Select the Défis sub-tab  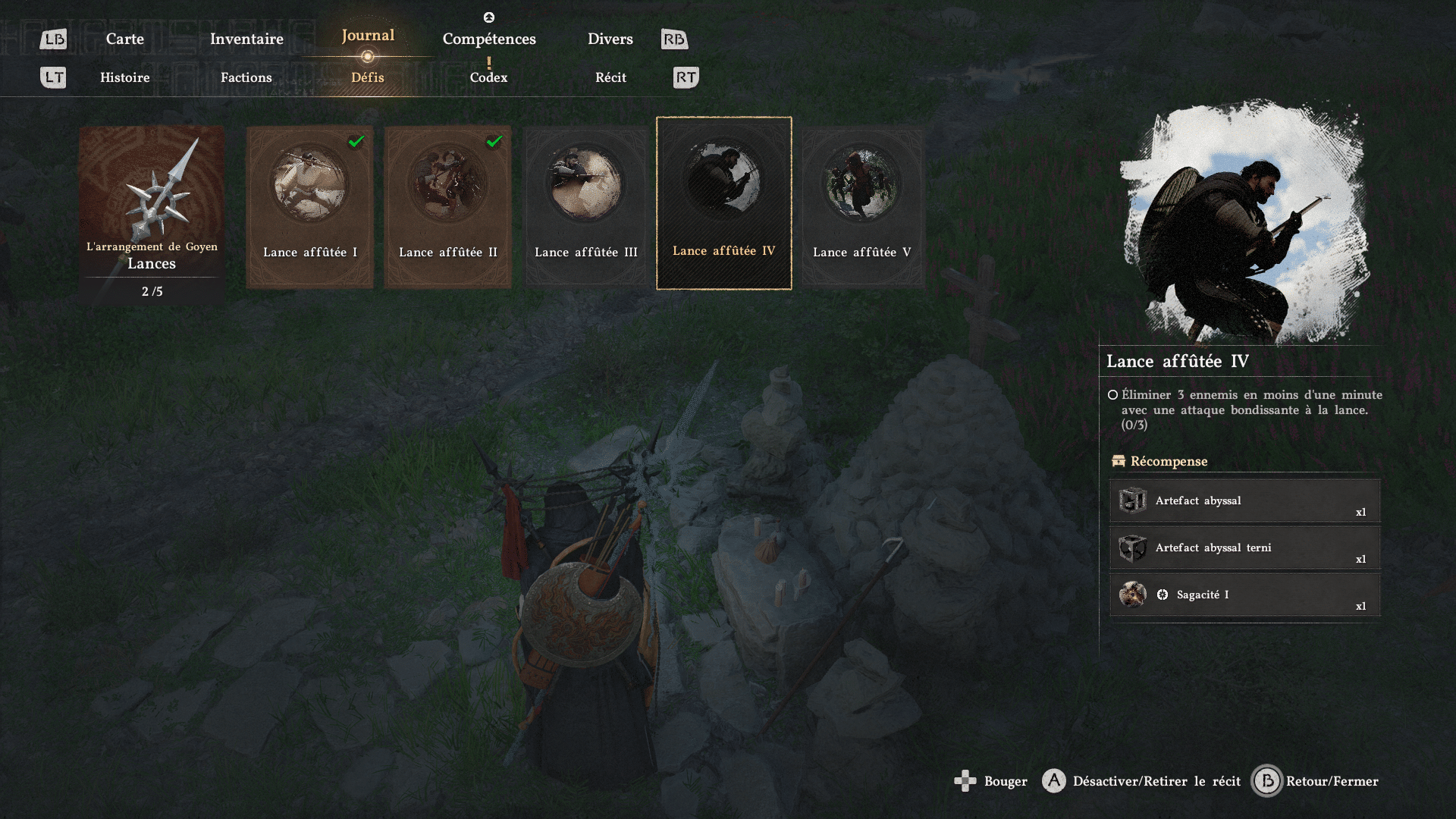(x=368, y=77)
